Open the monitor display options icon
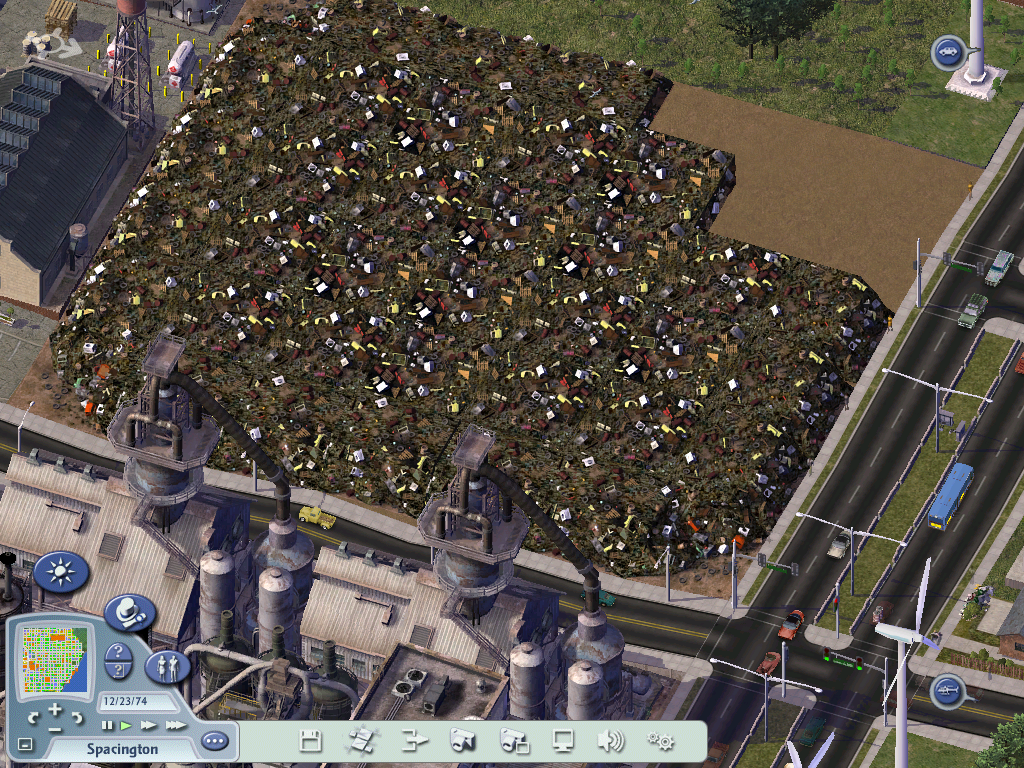This screenshot has width=1024, height=768. [x=563, y=741]
